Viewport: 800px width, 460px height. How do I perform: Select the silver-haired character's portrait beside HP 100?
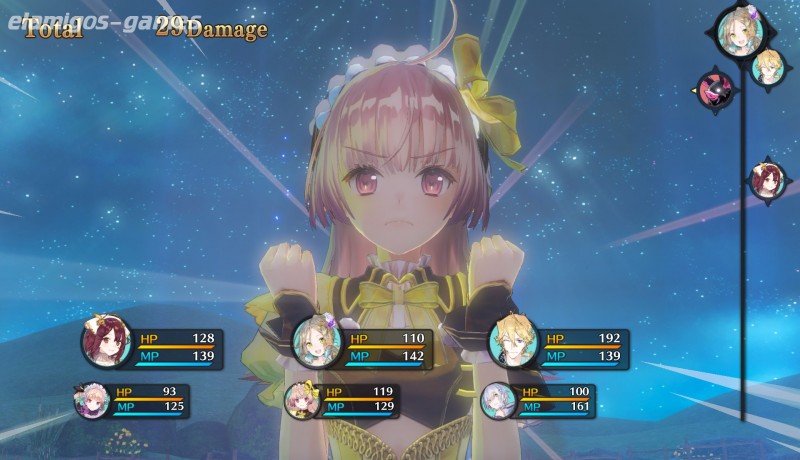coord(497,399)
